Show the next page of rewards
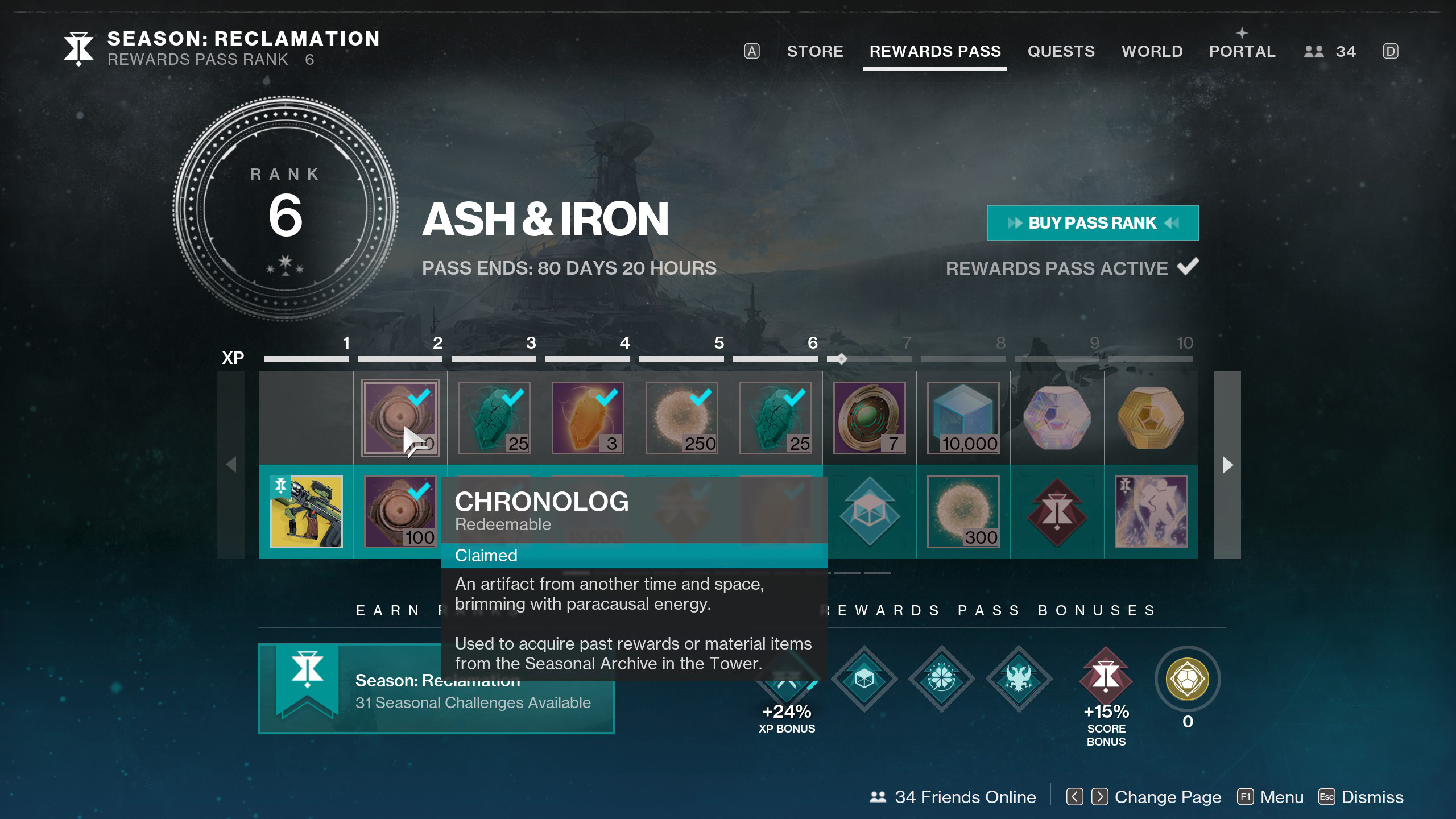This screenshot has width=1456, height=819. click(1227, 465)
